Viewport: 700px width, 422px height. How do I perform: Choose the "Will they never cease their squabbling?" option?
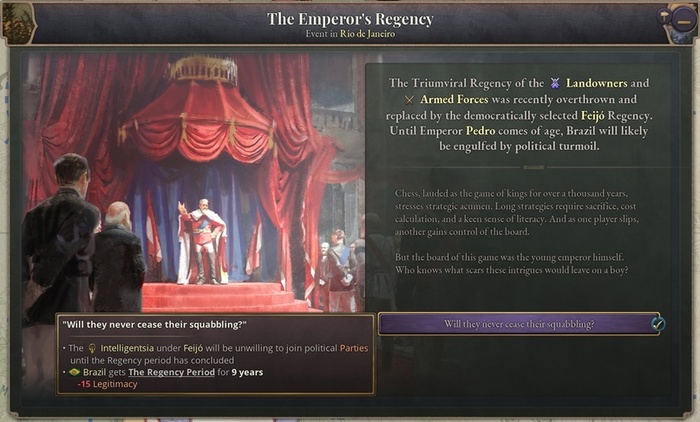click(x=519, y=324)
